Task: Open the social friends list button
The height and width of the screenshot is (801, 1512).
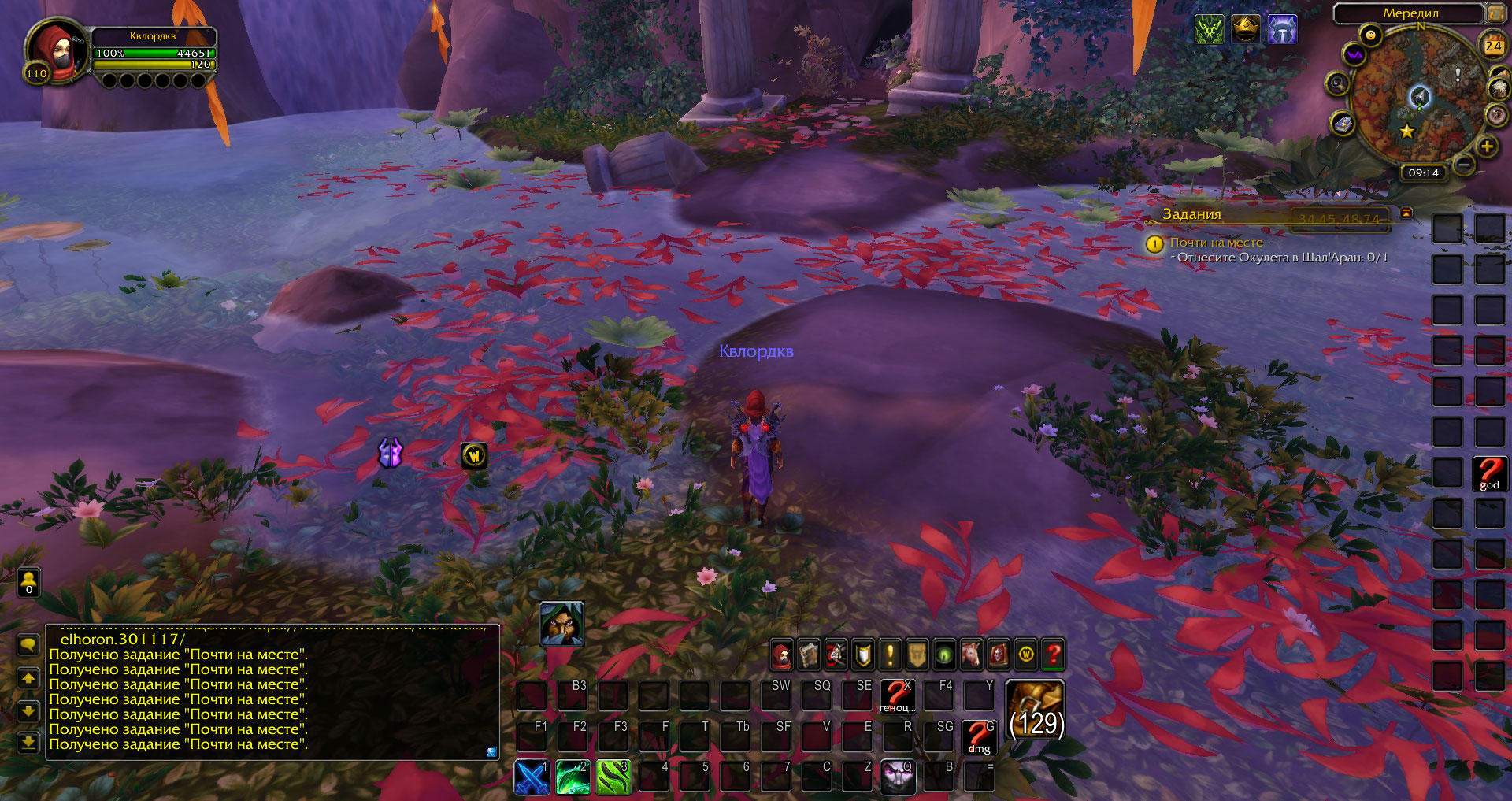Action: pyautogui.click(x=29, y=583)
